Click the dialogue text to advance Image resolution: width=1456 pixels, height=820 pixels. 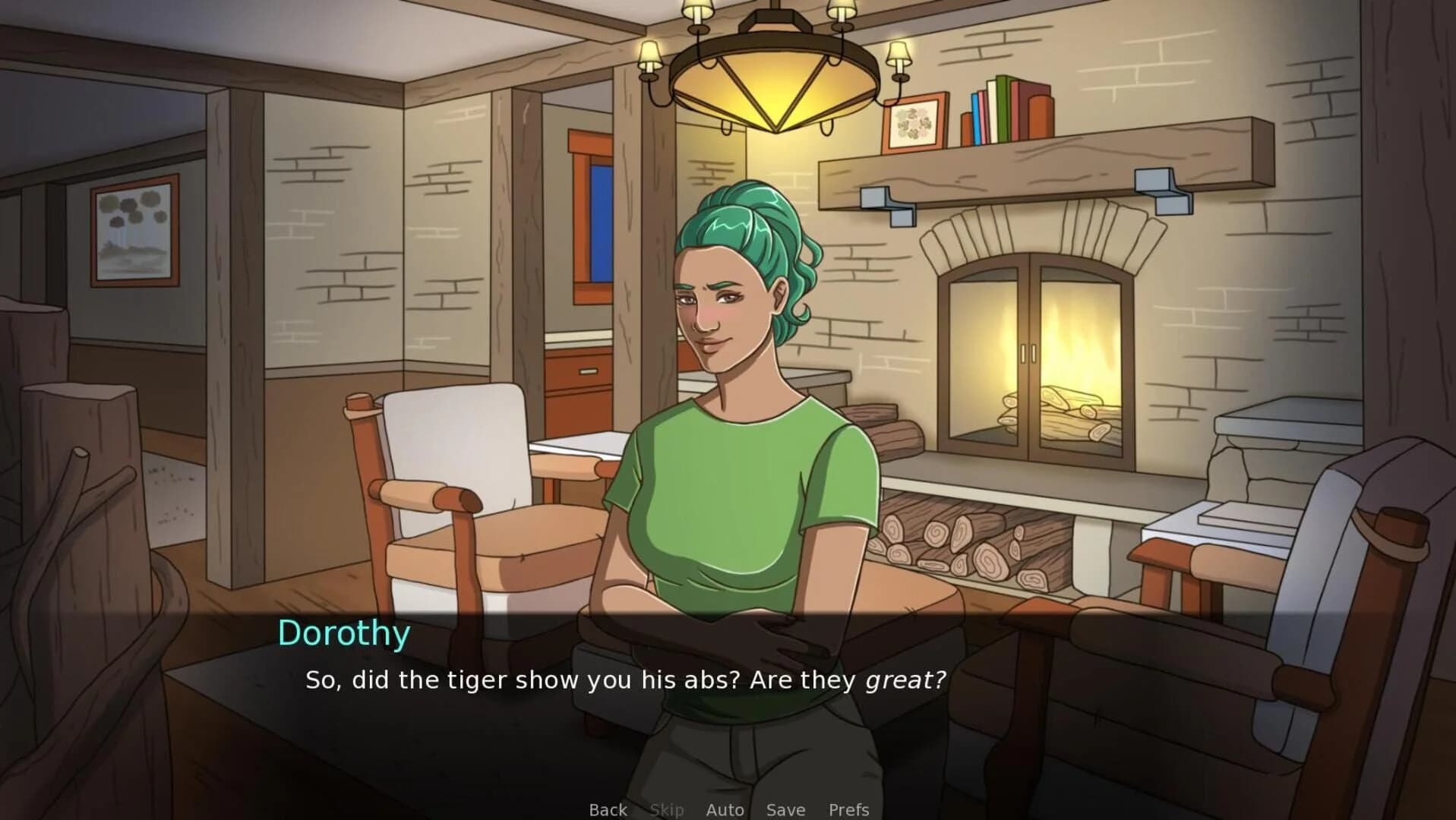(x=623, y=680)
